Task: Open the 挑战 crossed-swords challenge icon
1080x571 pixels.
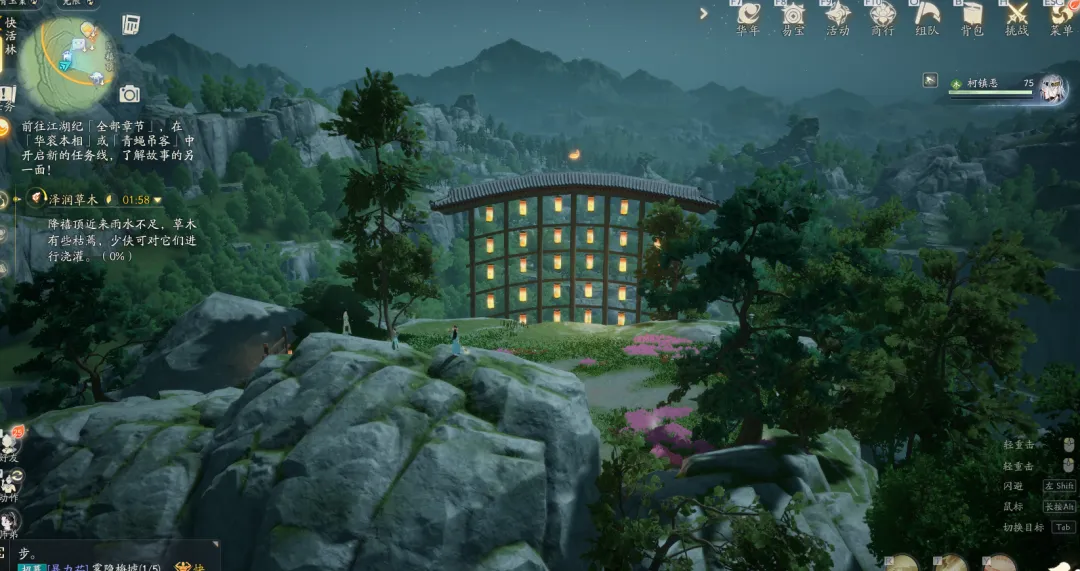Action: [1017, 16]
